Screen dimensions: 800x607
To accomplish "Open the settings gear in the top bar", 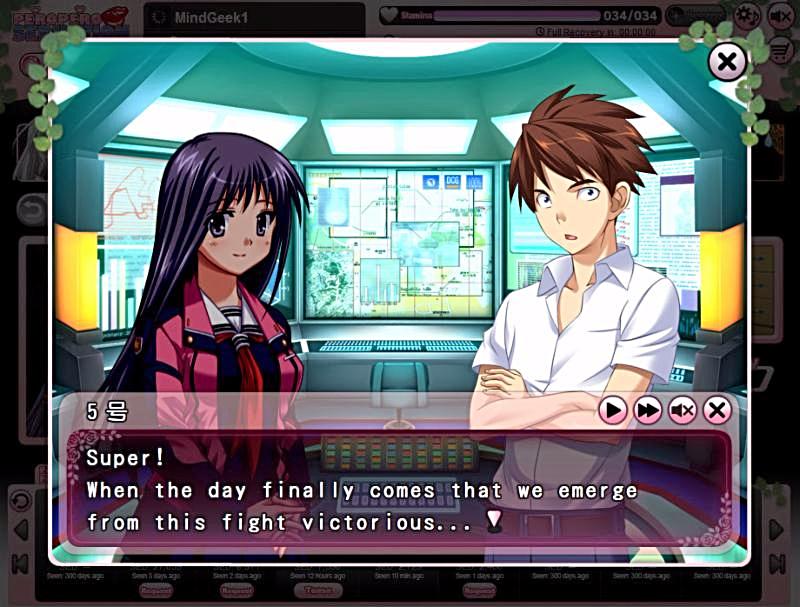I will pos(747,15).
